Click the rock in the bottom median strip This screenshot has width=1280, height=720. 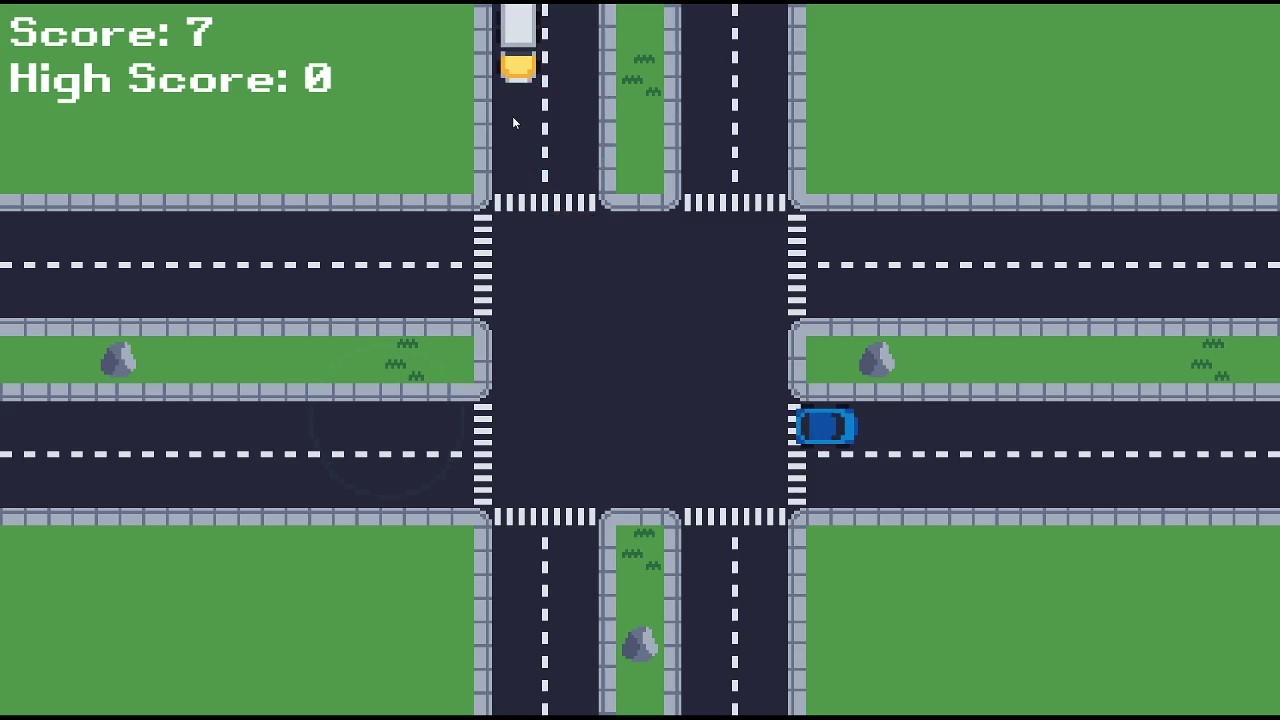tap(640, 643)
